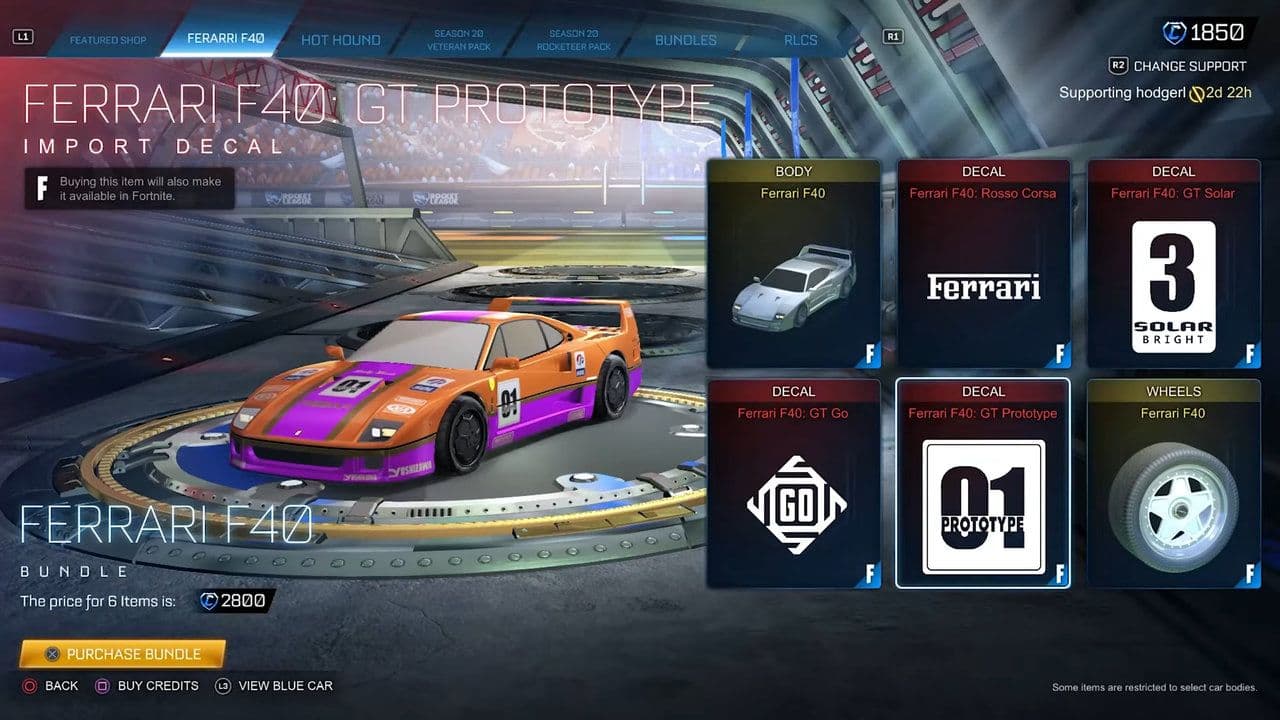Go back using the Back option
The image size is (1280, 720).
click(51, 686)
